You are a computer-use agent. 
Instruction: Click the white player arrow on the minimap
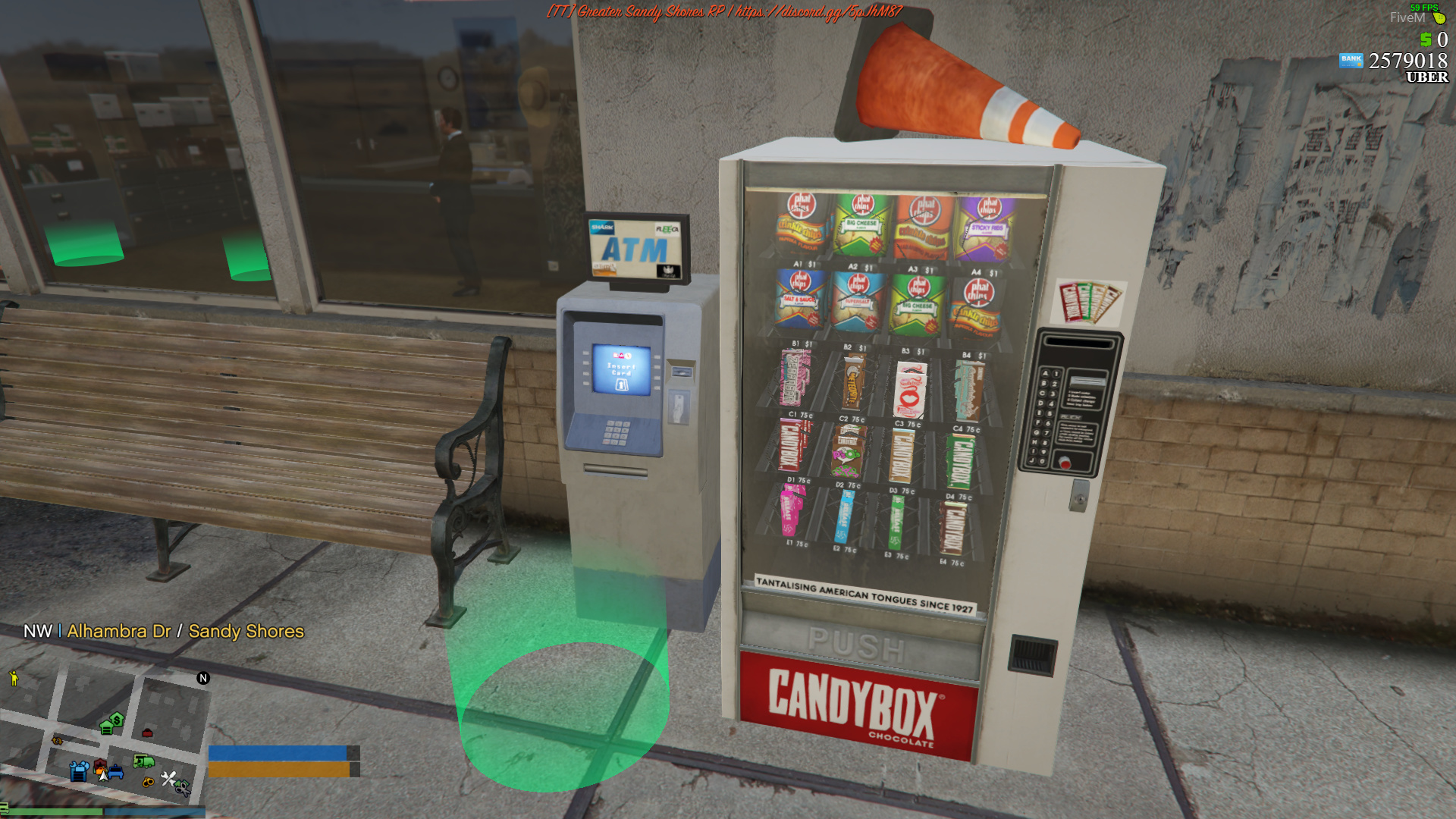point(102,776)
